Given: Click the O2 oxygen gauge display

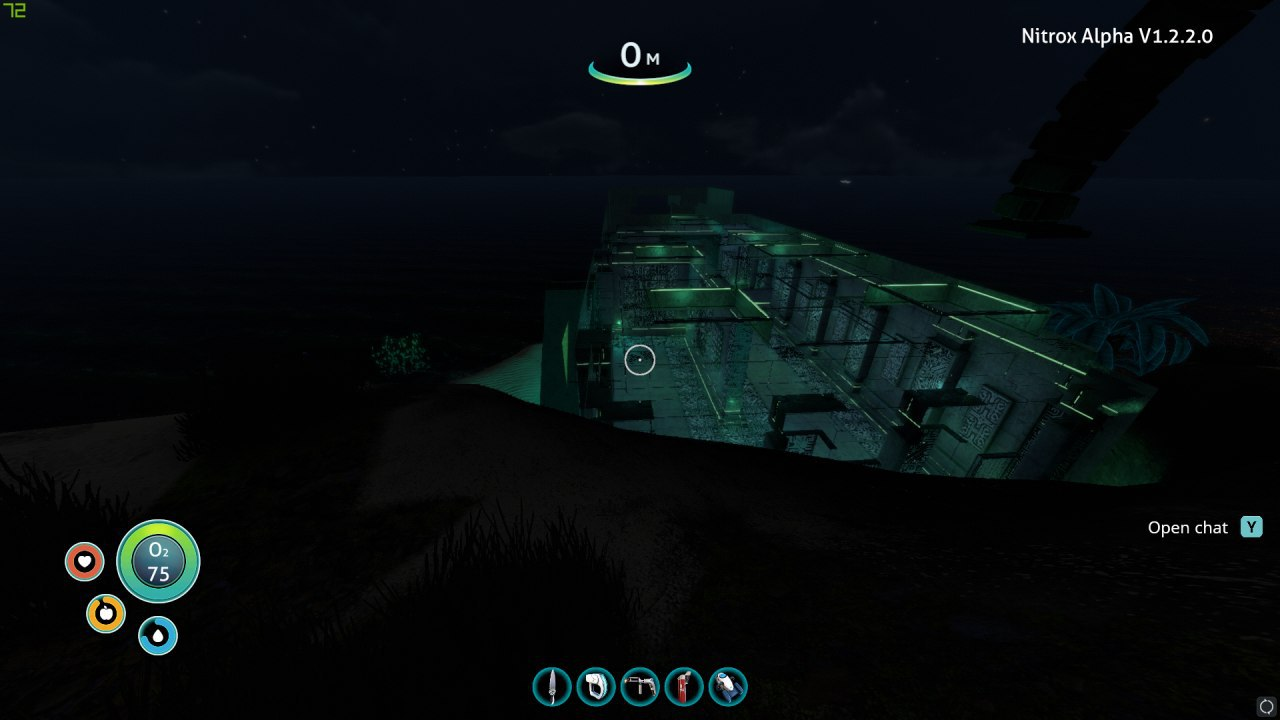Looking at the screenshot, I should pyautogui.click(x=158, y=562).
